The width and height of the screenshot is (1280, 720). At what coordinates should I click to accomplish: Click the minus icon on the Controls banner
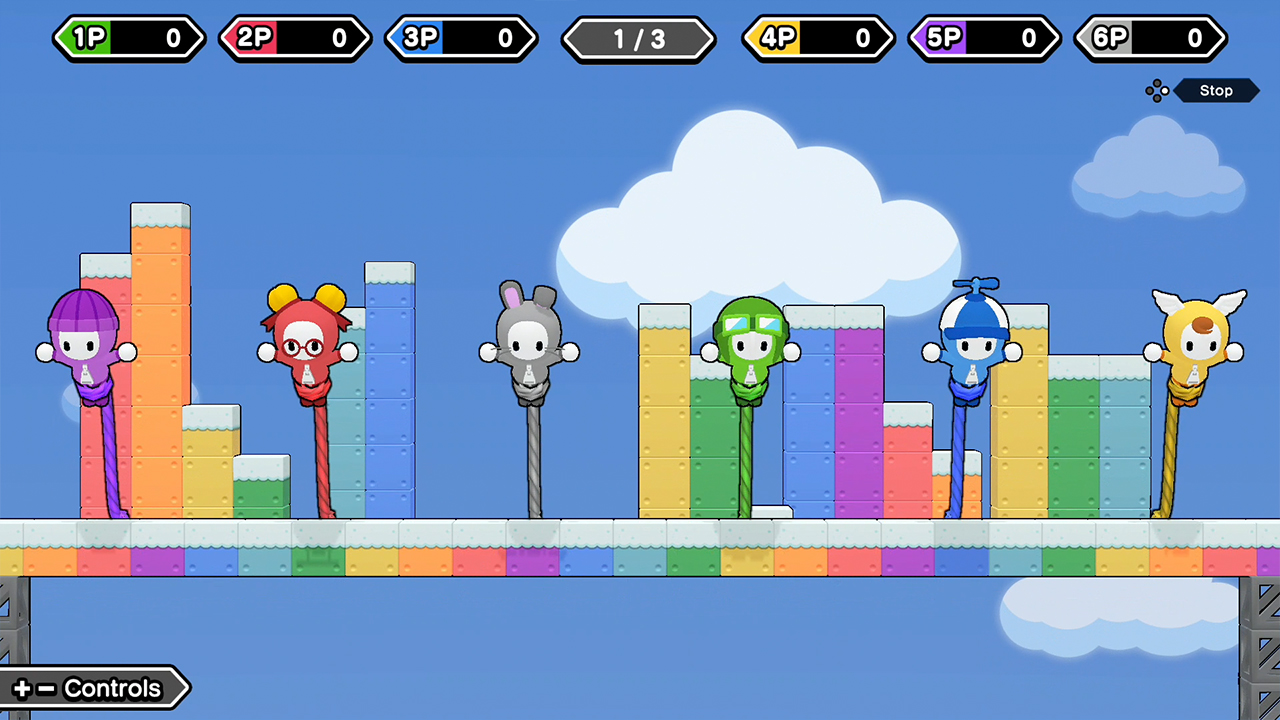click(46, 688)
